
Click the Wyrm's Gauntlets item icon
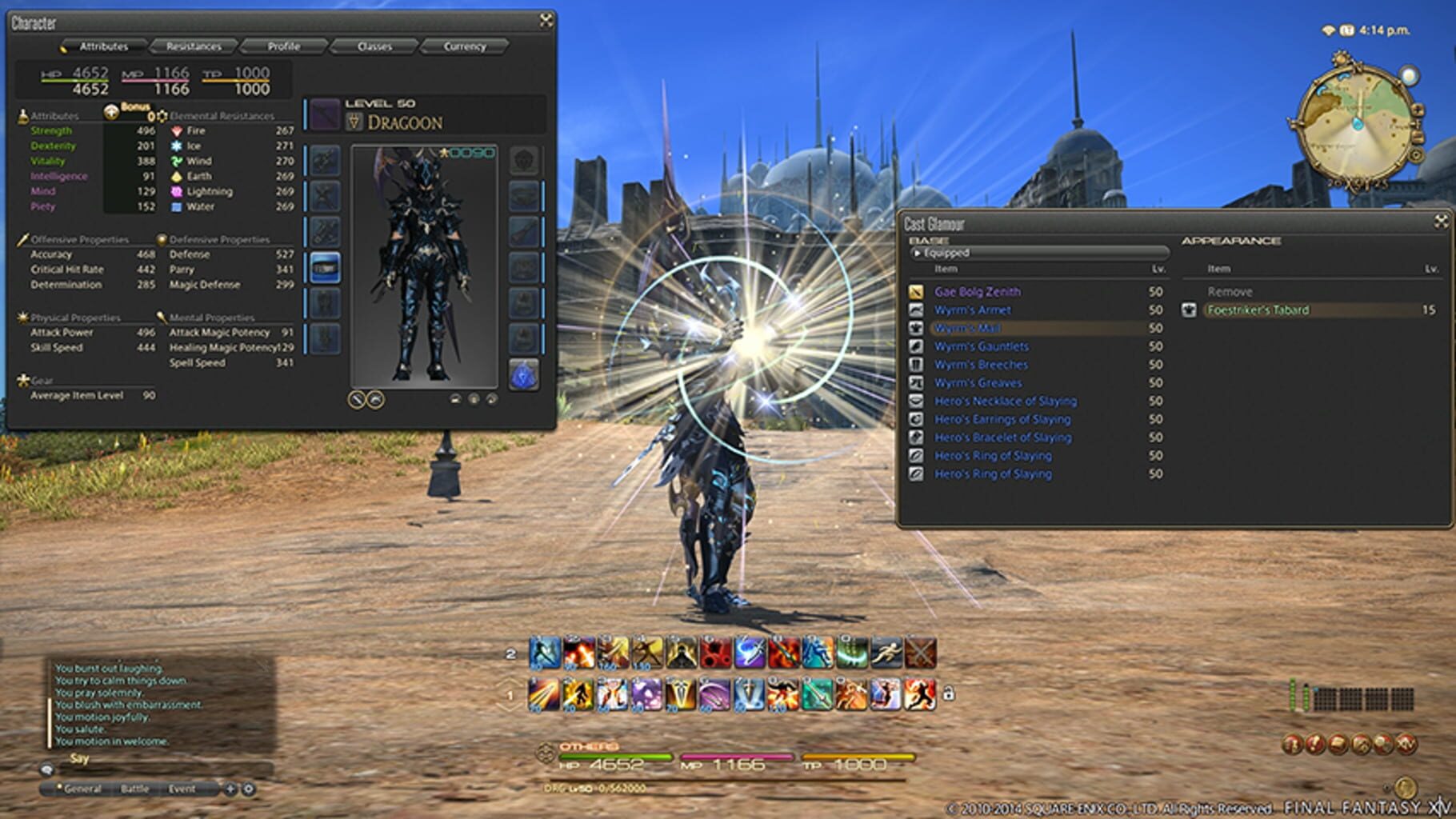(x=918, y=346)
